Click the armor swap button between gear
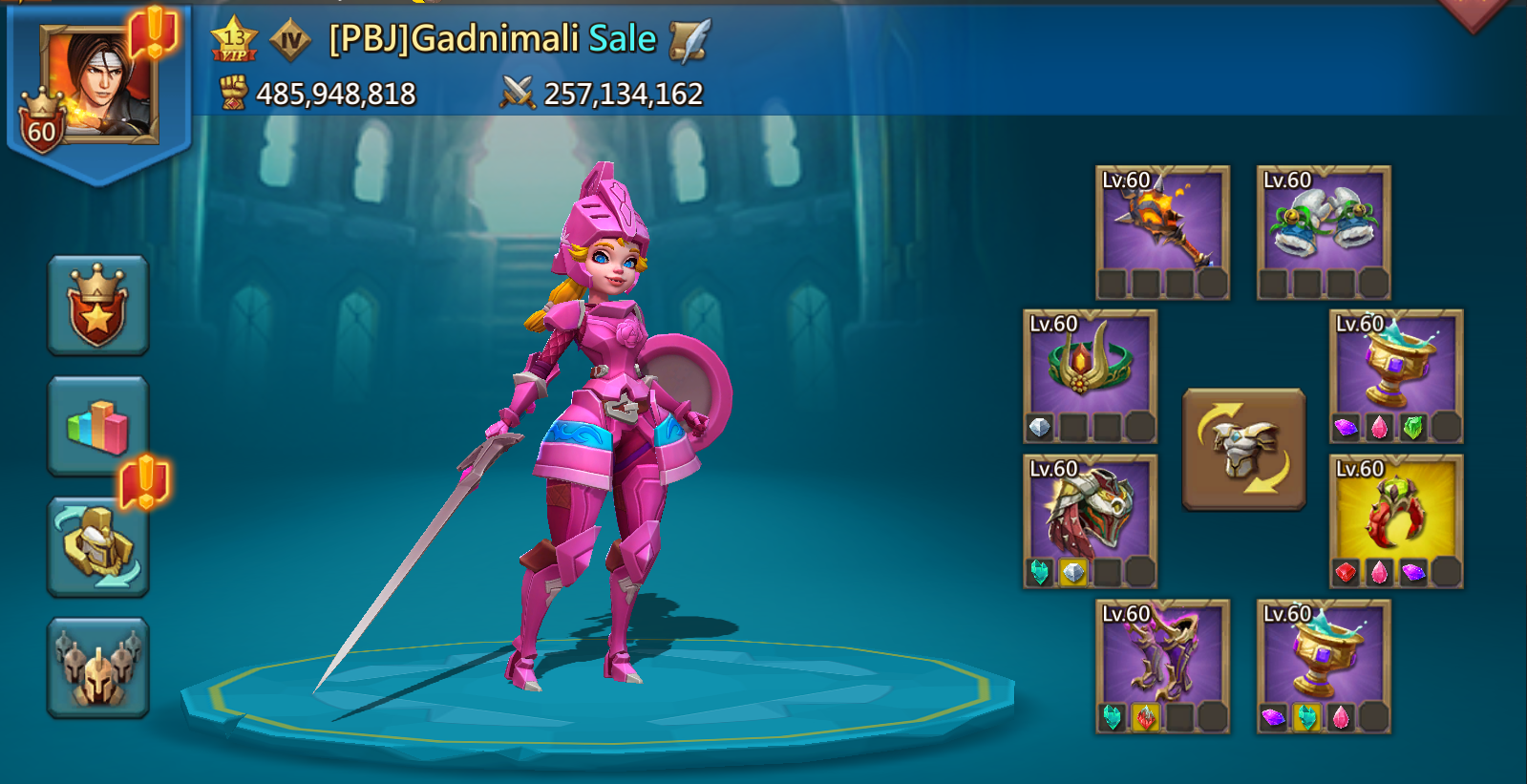 (x=1243, y=449)
